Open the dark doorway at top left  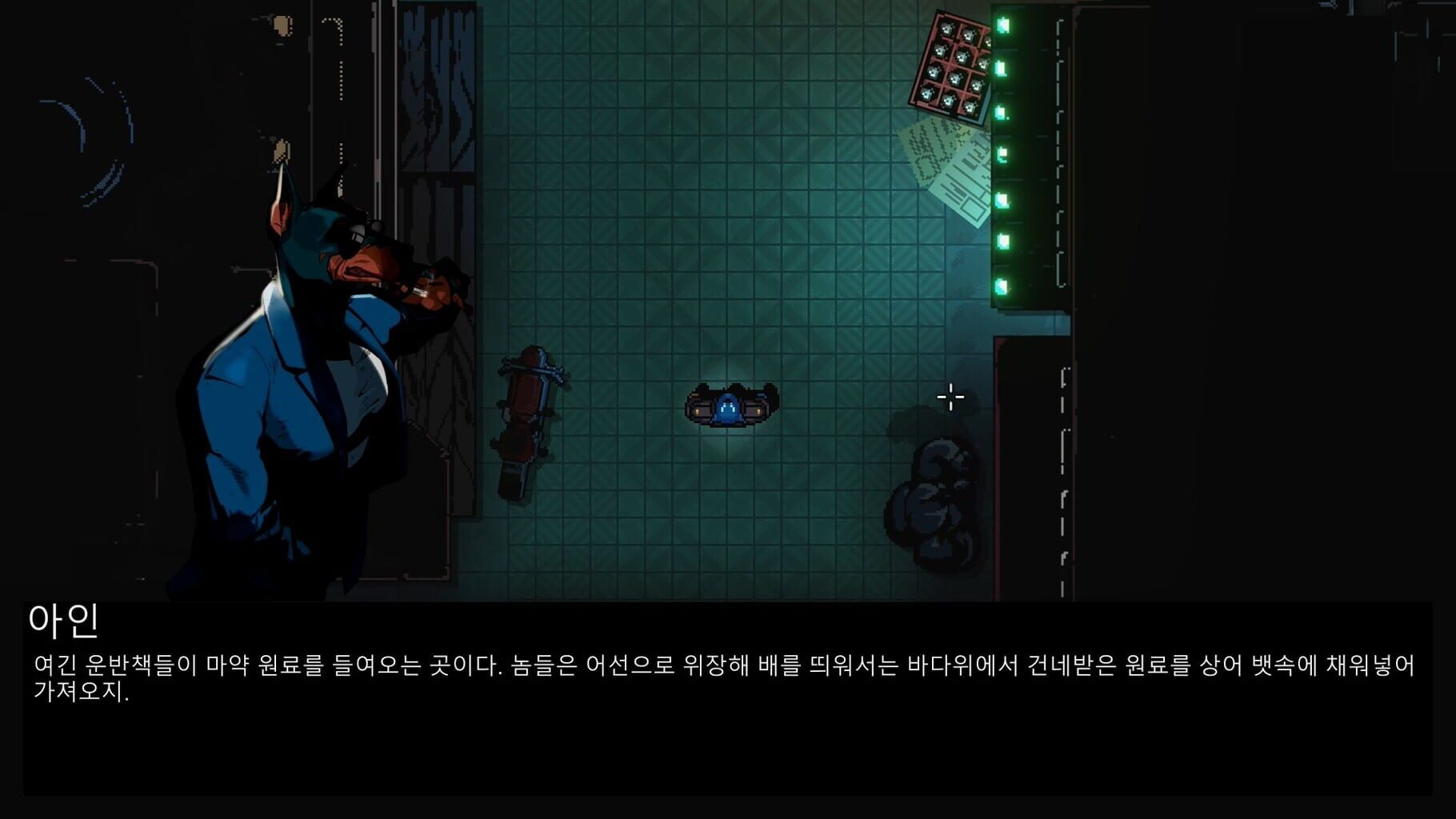tap(440, 120)
